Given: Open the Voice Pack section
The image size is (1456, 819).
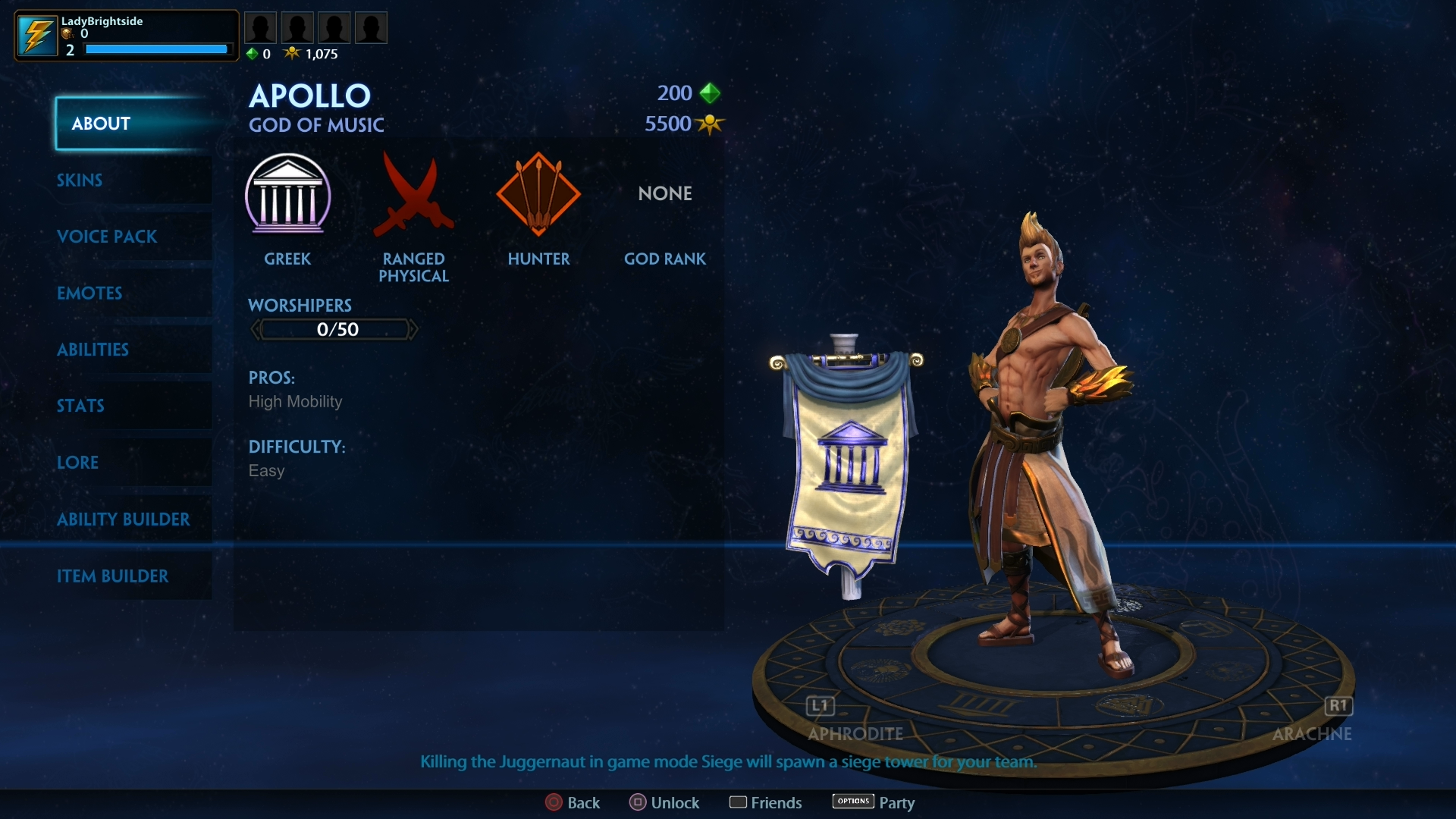Looking at the screenshot, I should (x=107, y=237).
